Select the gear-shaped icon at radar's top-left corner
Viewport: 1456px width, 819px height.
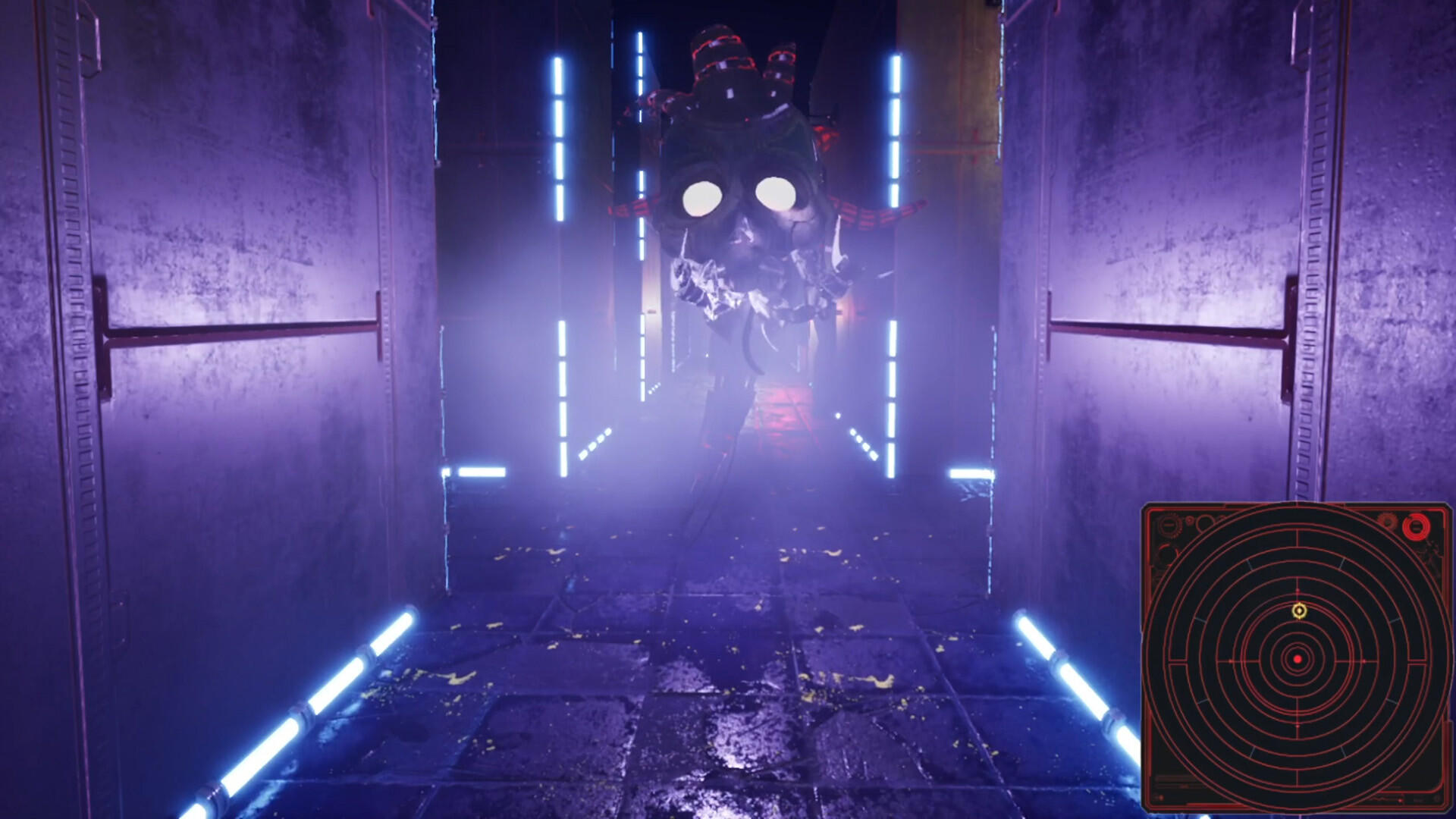(x=1169, y=523)
